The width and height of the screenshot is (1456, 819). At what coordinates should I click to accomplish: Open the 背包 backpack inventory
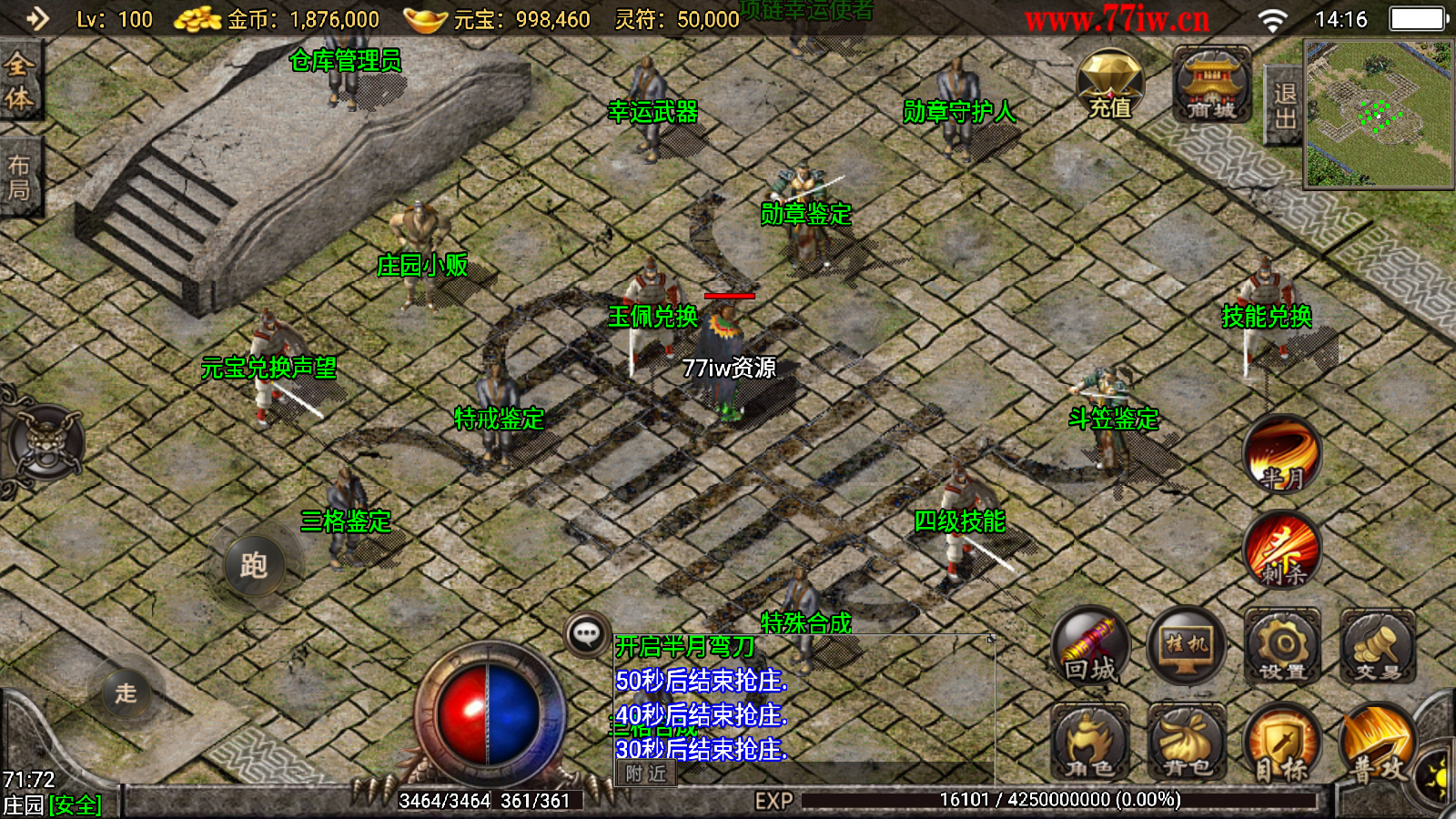[x=1187, y=743]
